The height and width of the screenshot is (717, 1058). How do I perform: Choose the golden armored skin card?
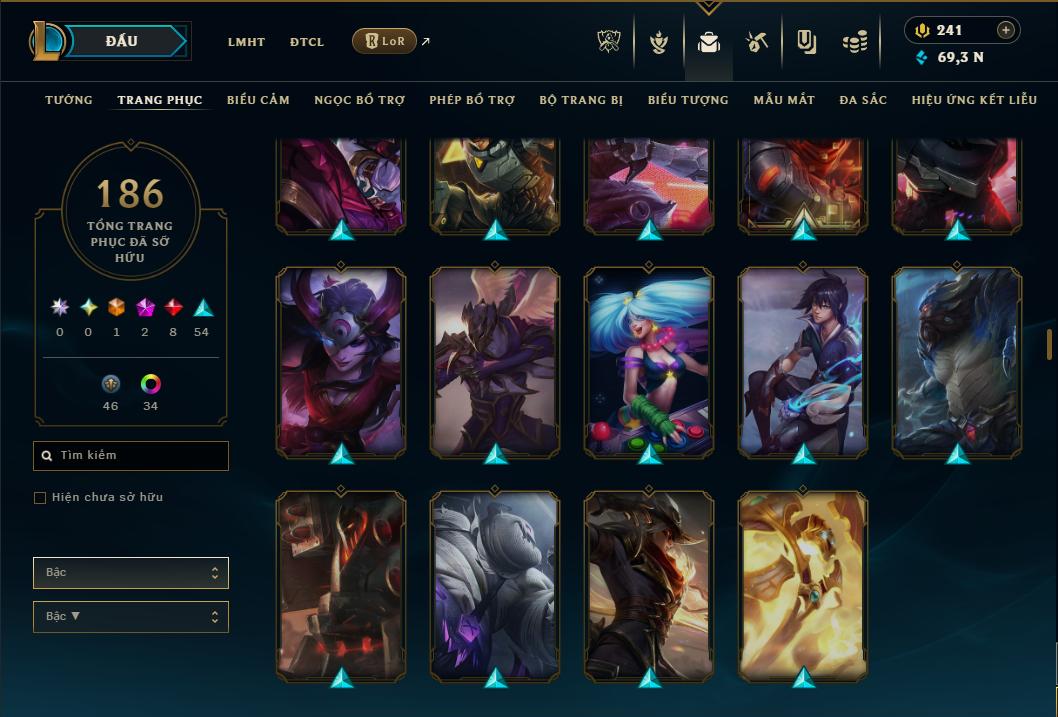803,585
